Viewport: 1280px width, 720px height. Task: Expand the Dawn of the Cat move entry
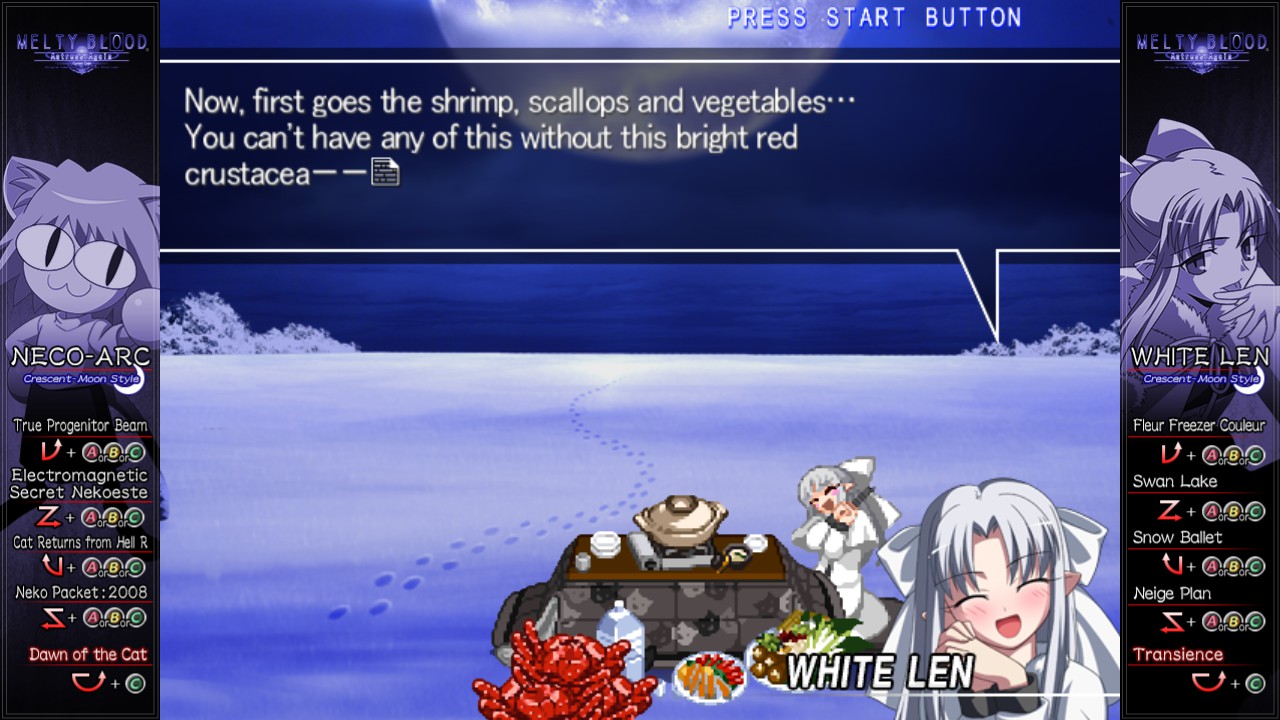pyautogui.click(x=88, y=653)
